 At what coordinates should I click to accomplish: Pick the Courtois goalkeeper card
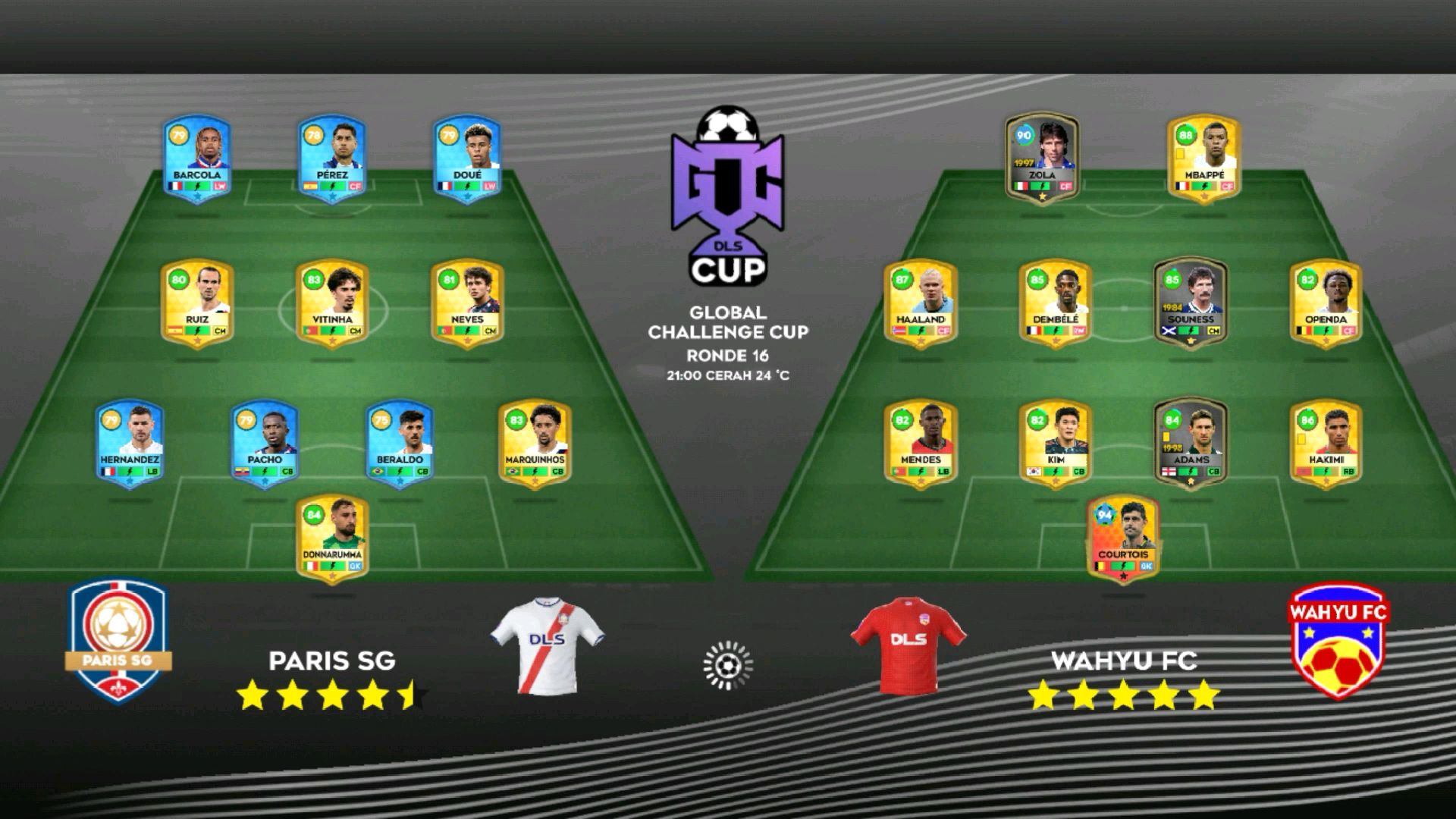click(x=1123, y=538)
